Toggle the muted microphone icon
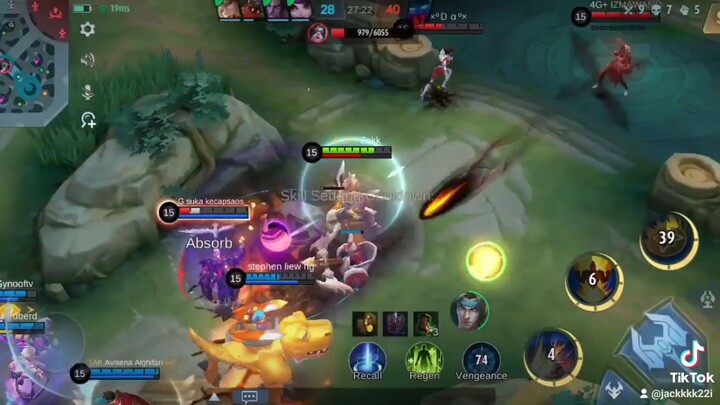This screenshot has height=405, width=720. 88,91
